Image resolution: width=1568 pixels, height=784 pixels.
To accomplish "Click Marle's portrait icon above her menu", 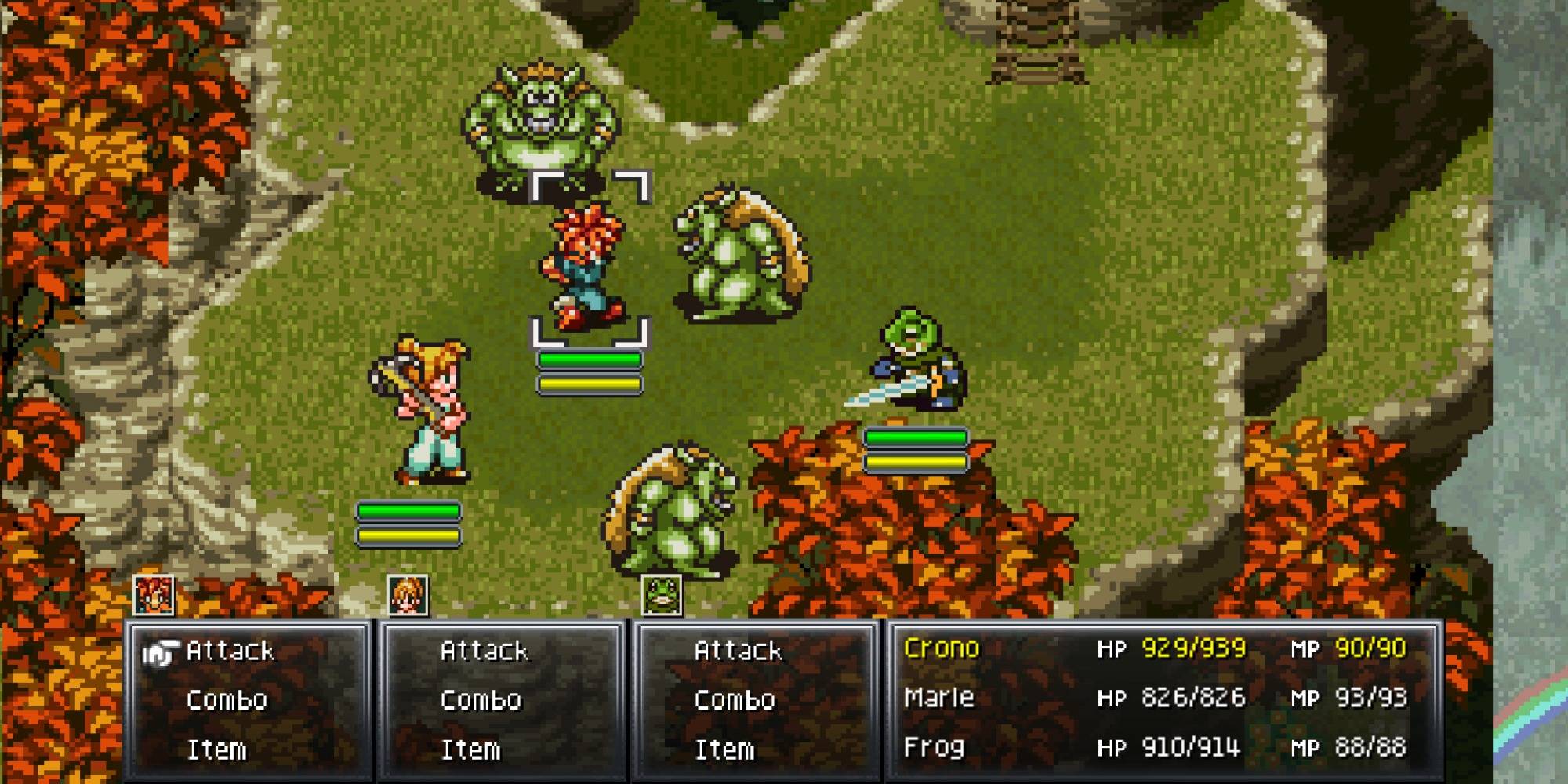I will point(408,595).
